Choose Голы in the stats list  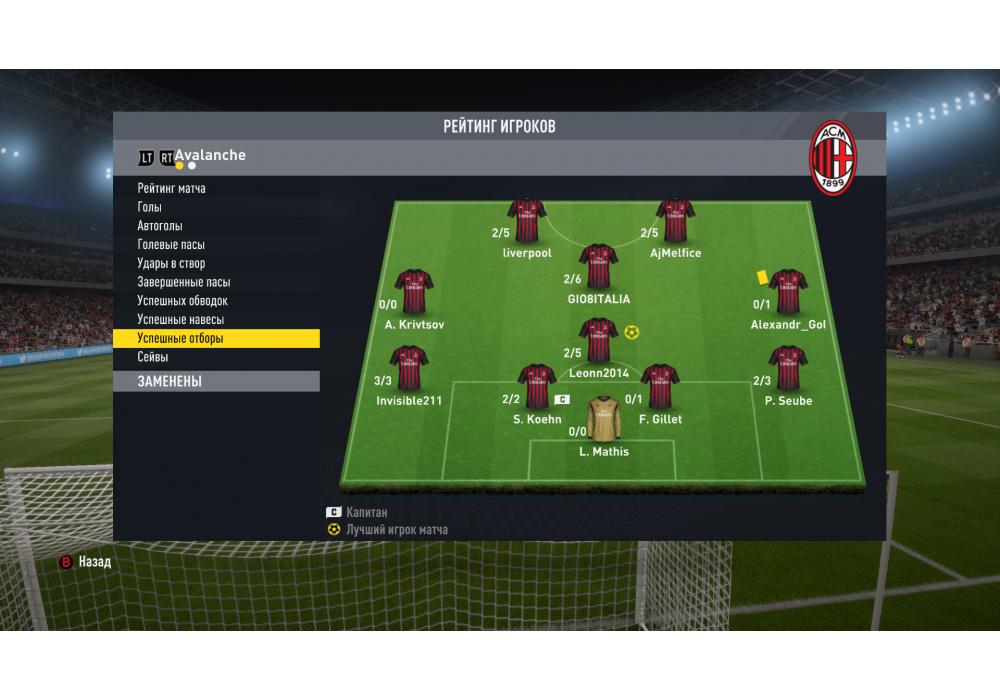(149, 207)
